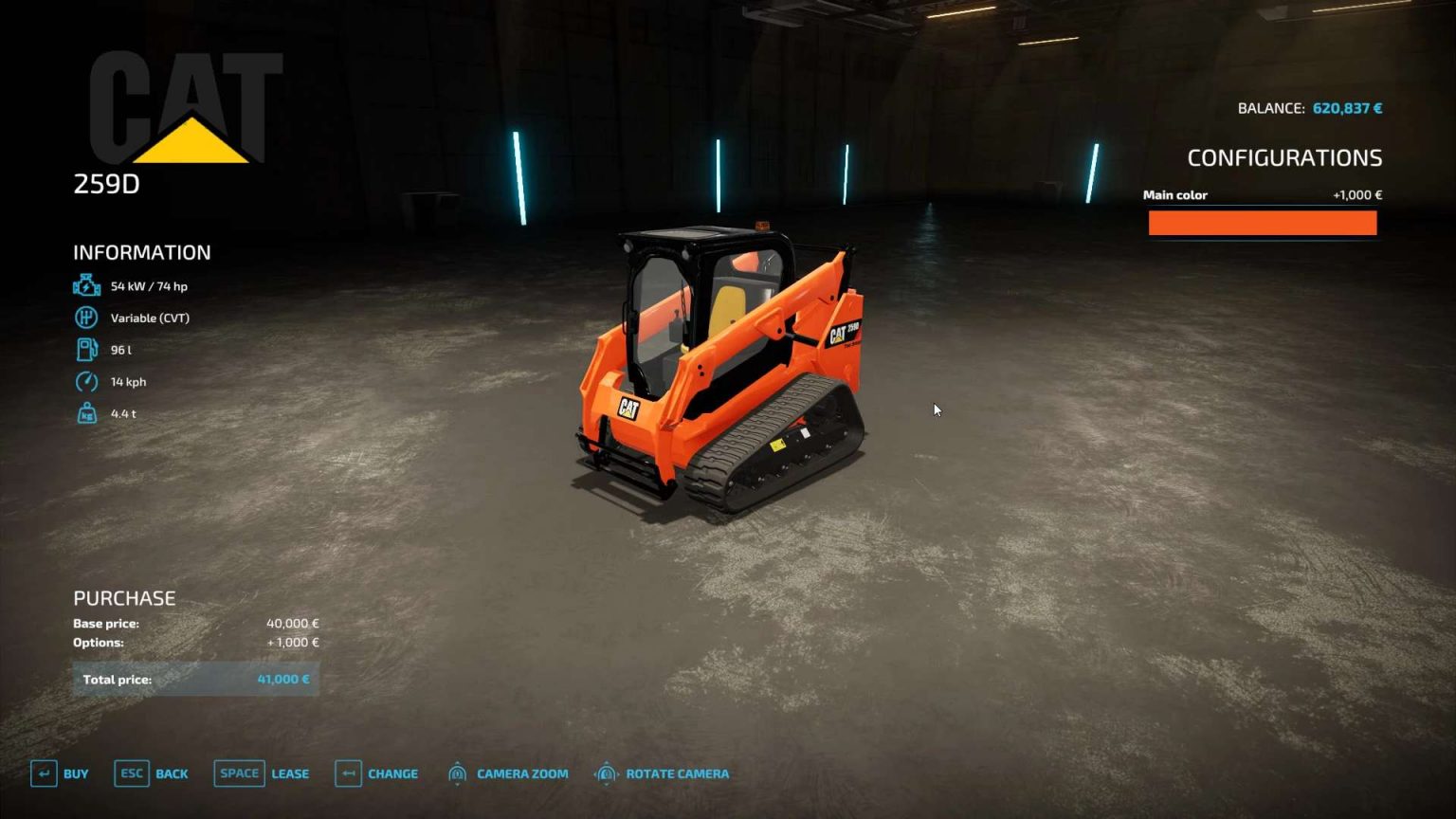
Task: Click the Total price field
Action: (x=194, y=679)
